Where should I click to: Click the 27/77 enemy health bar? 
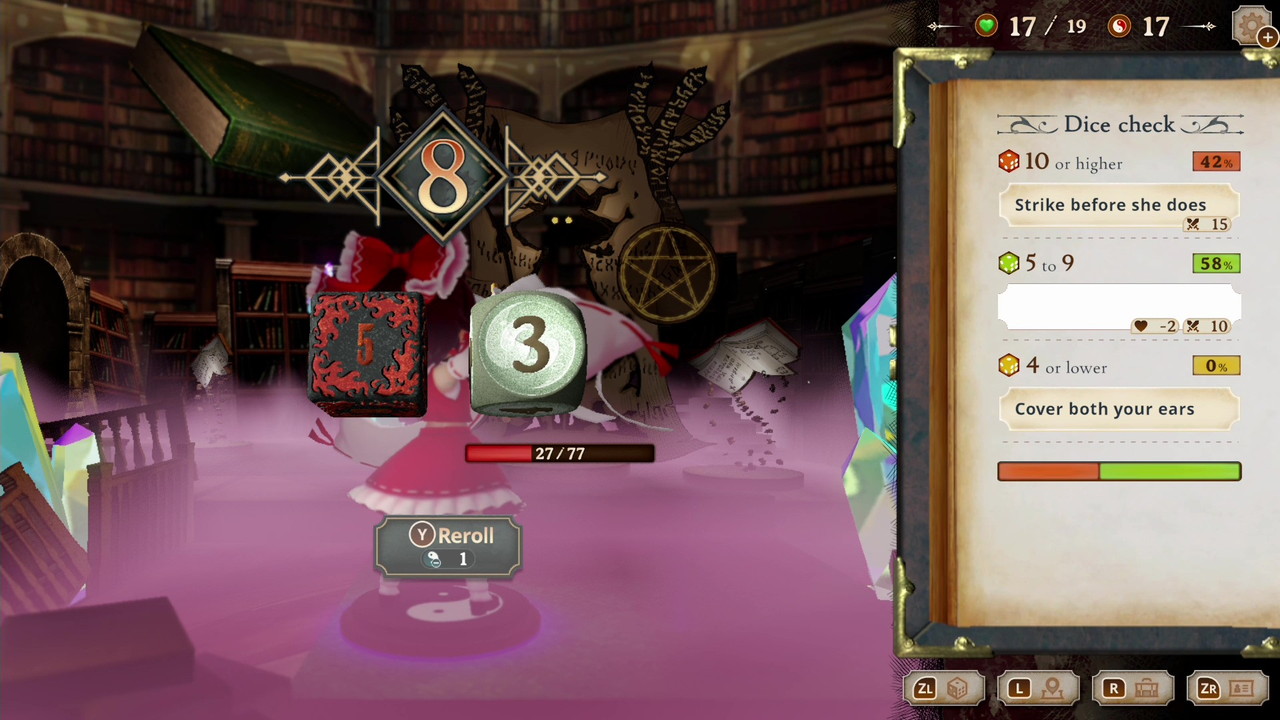coord(559,453)
